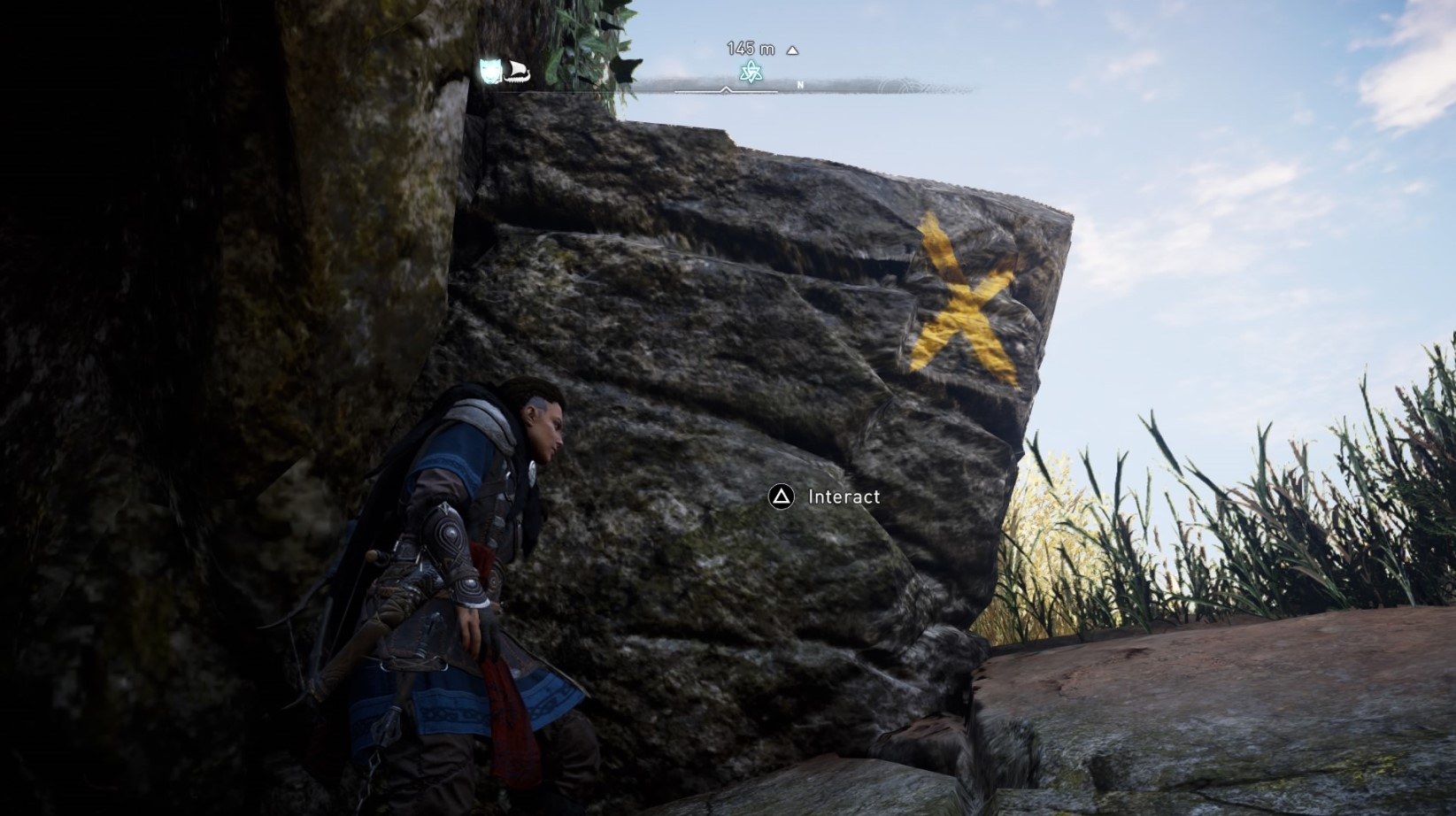Click the compass bar's North indicator
1456x816 pixels.
(800, 86)
